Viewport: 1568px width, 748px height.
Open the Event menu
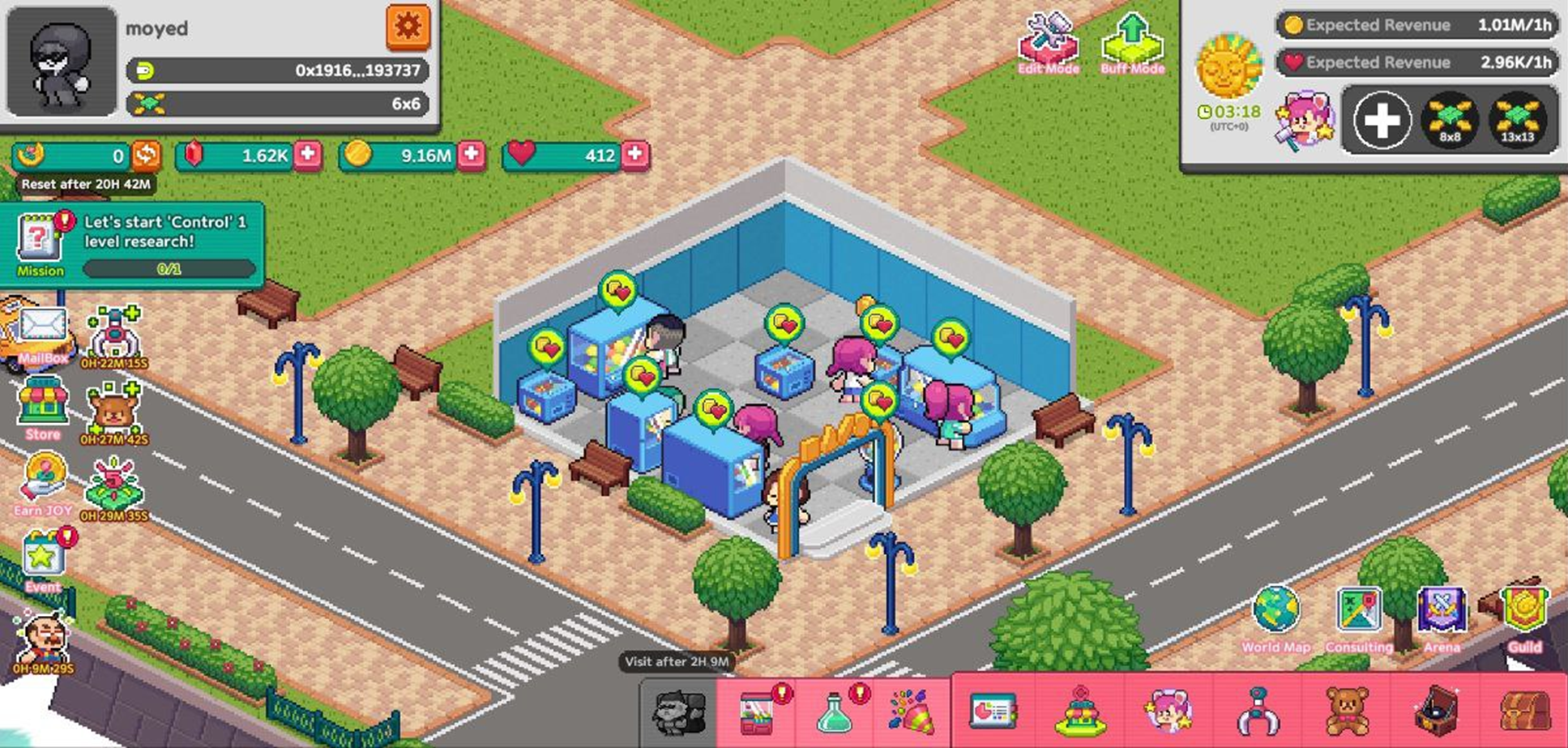tap(42, 561)
